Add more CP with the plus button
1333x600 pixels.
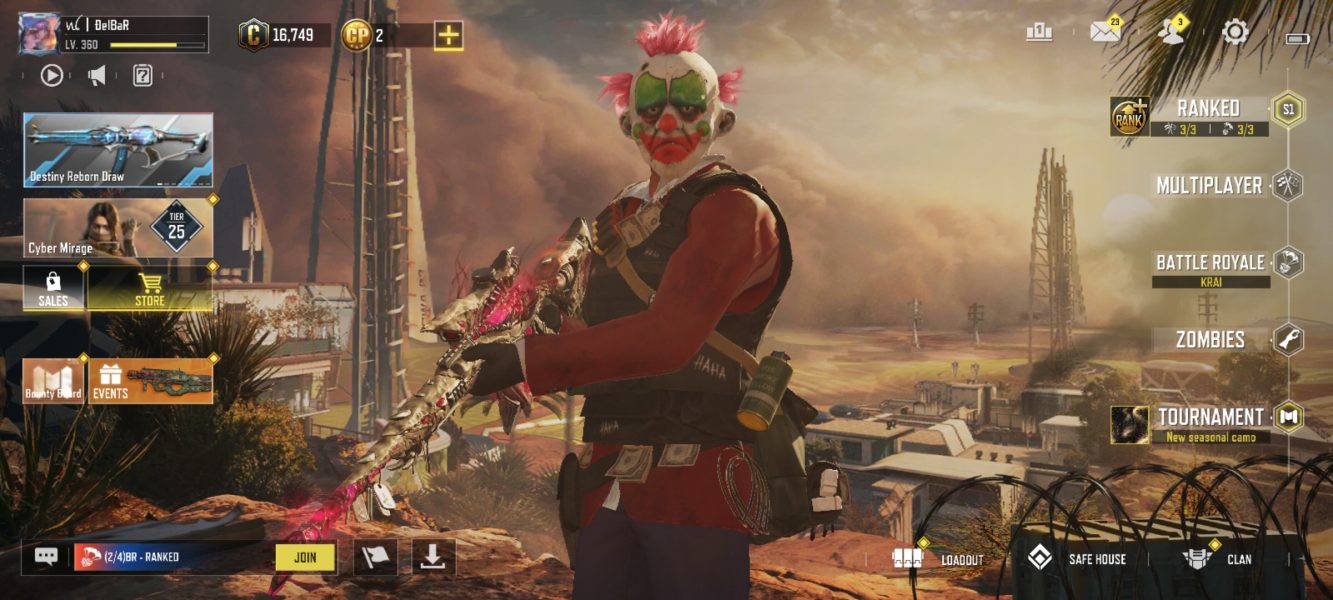[x=449, y=35]
